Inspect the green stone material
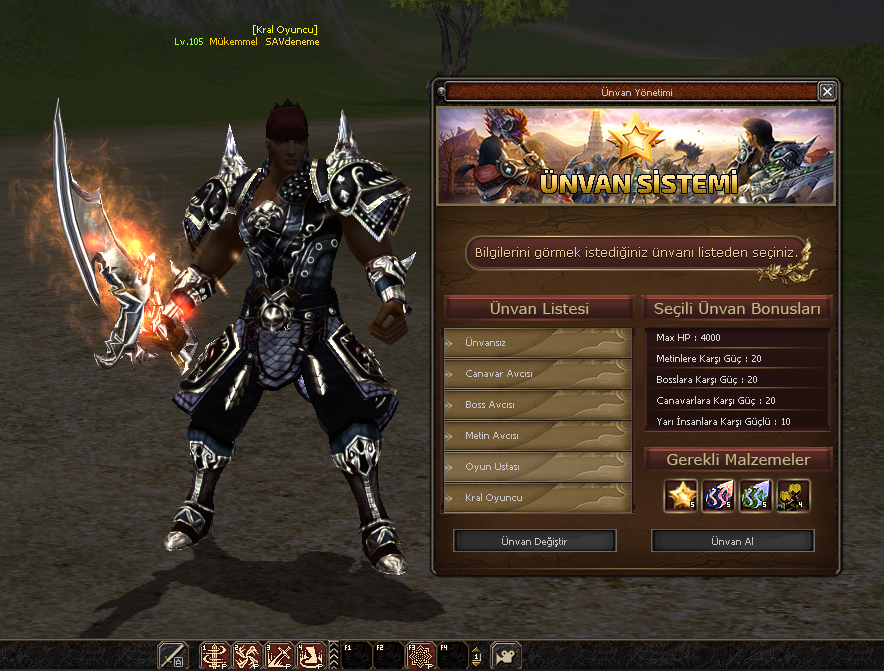The height and width of the screenshot is (671, 884). (x=755, y=495)
